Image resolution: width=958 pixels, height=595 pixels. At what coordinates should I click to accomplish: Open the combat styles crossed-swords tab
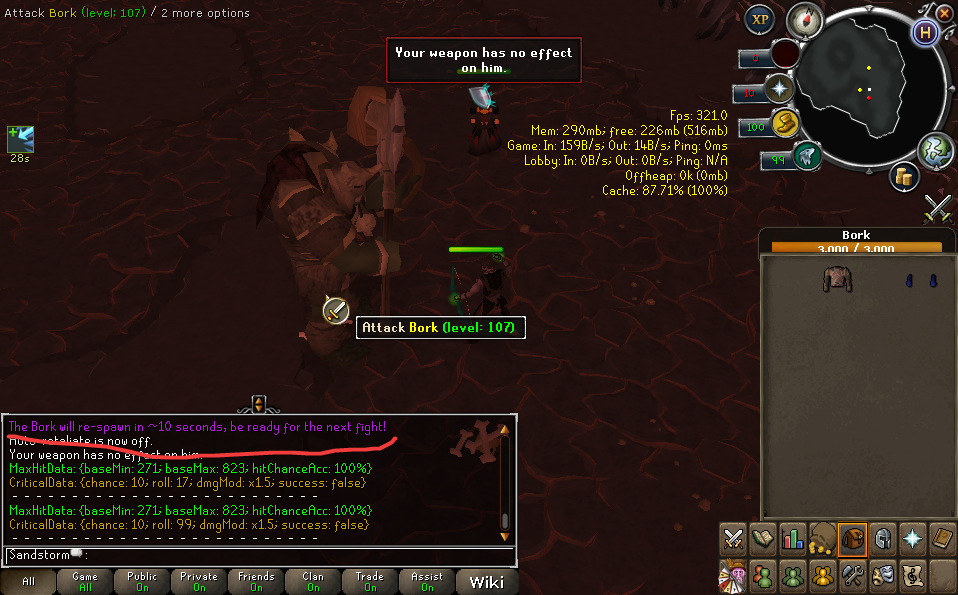tap(733, 538)
